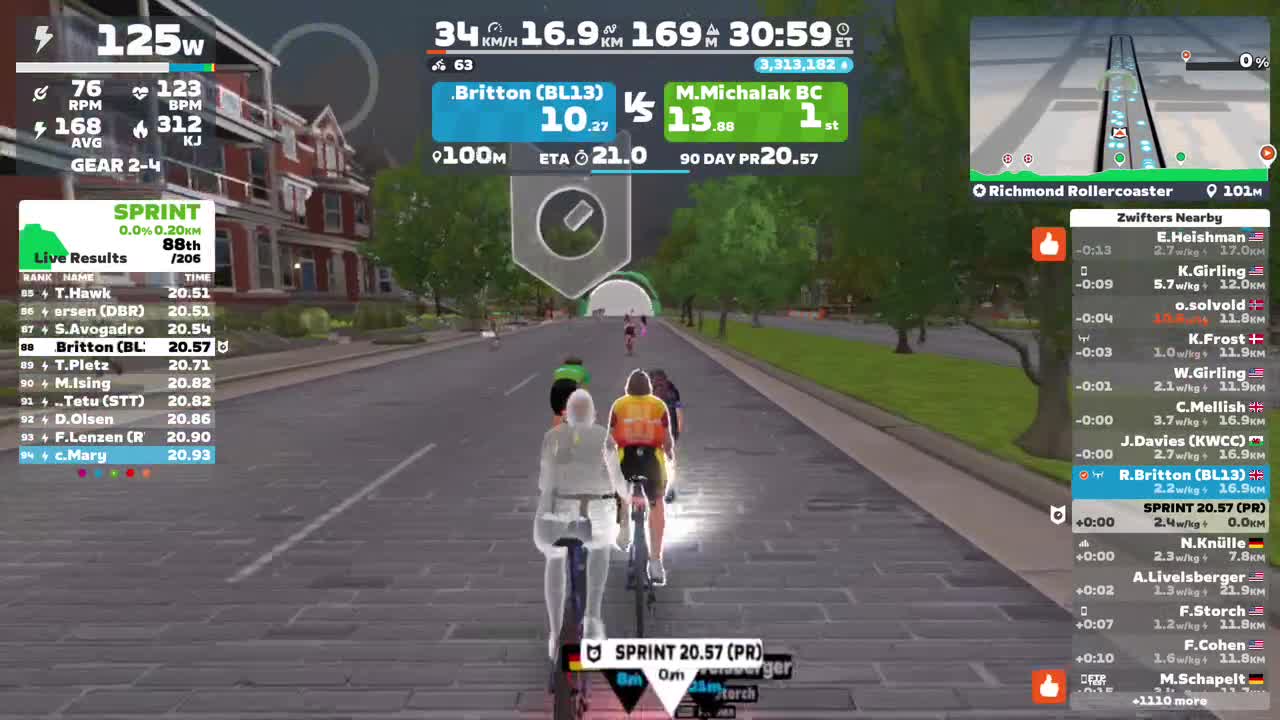Click the orange thumbs-up Ride On icon
The width and height of the screenshot is (1280, 720).
tap(1048, 243)
